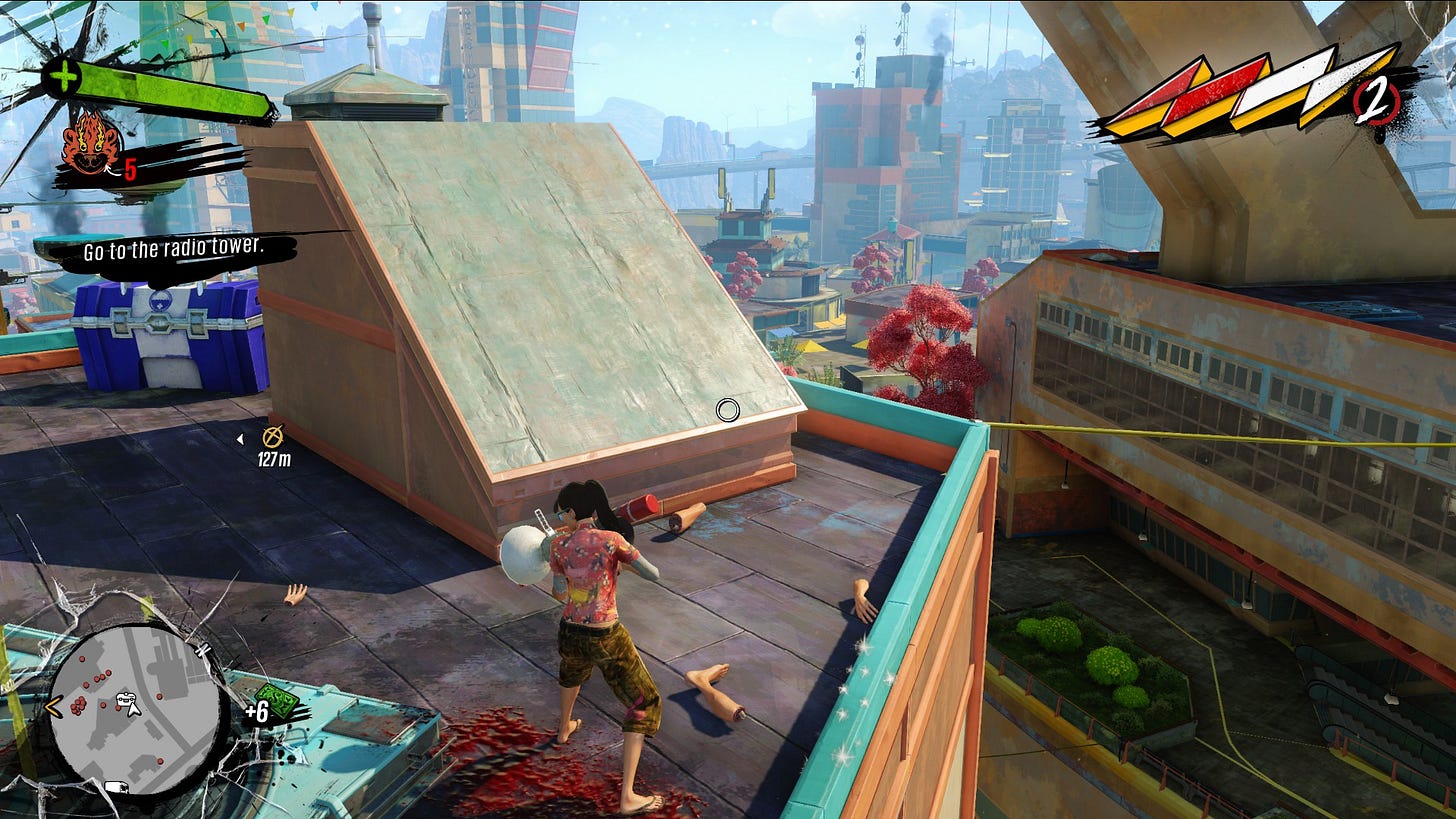Click the 127m objective waypoint marker

(x=273, y=437)
